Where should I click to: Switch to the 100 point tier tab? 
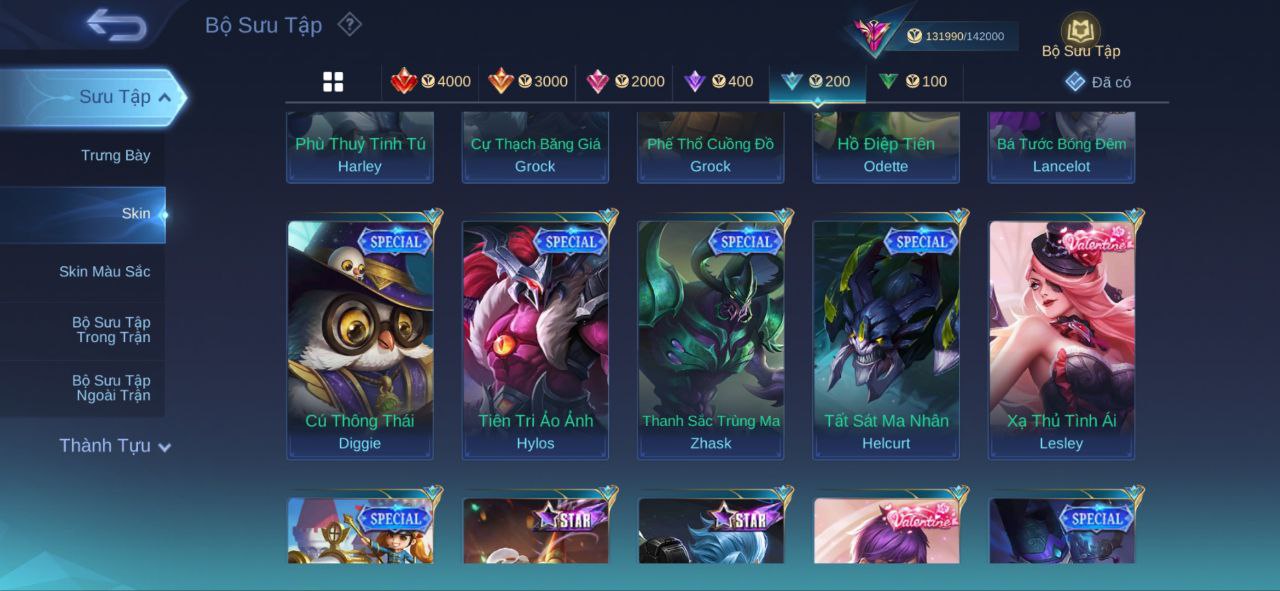coord(913,82)
